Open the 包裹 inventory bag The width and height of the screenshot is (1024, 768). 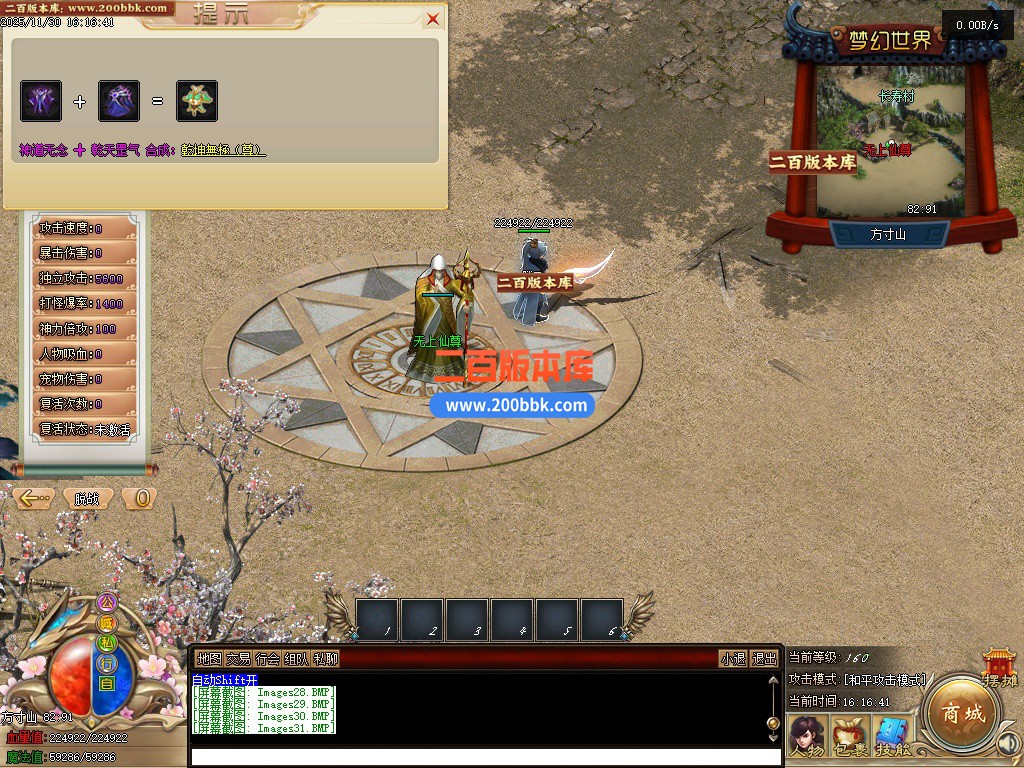pyautogui.click(x=850, y=735)
